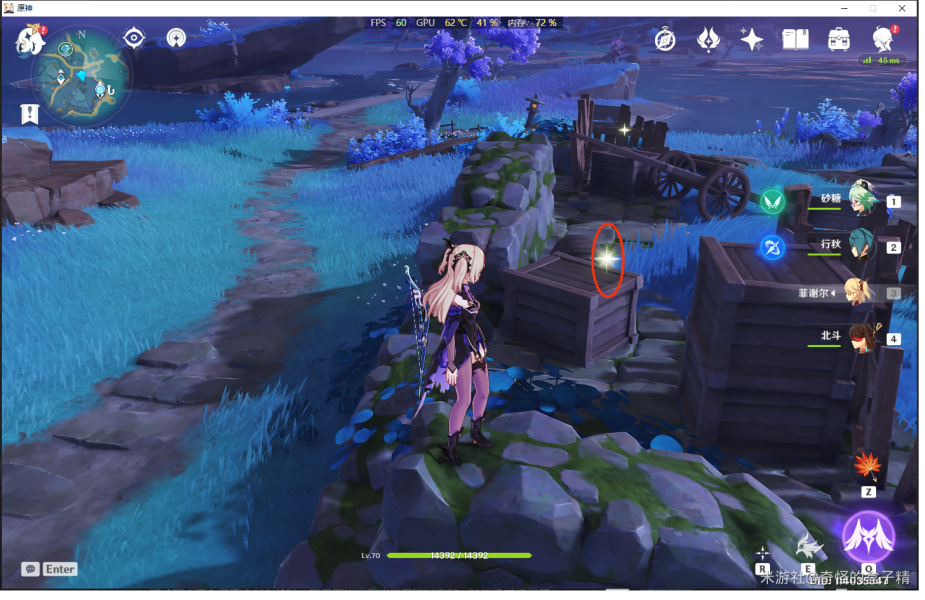Viewport: 925px width, 600px height.
Task: Trigger the blue burst icon beside 行秋
Action: click(x=772, y=247)
